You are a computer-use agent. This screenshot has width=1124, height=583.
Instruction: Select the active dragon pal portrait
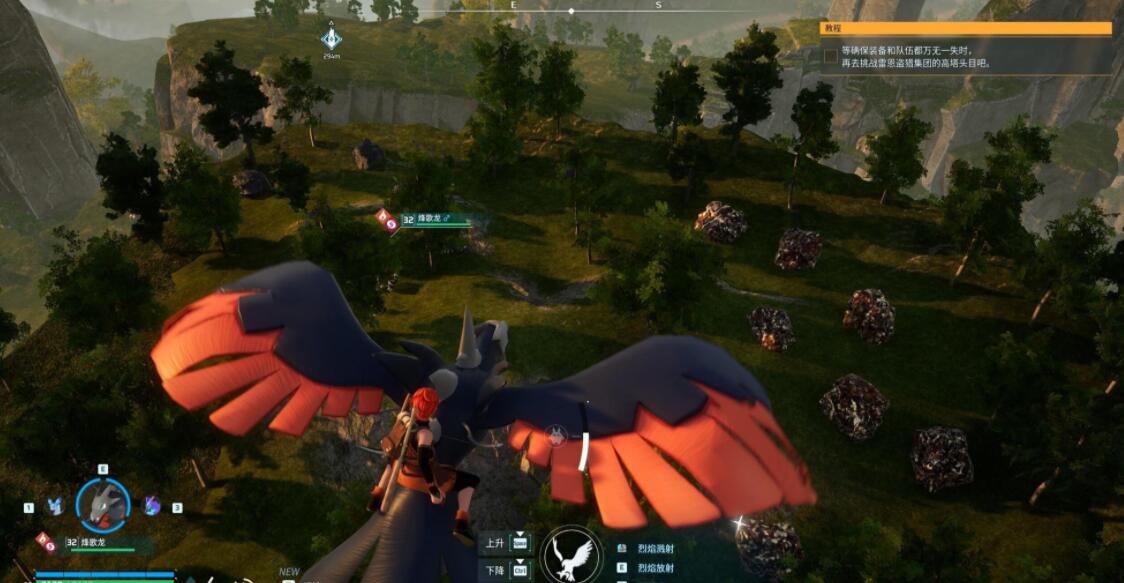(103, 503)
